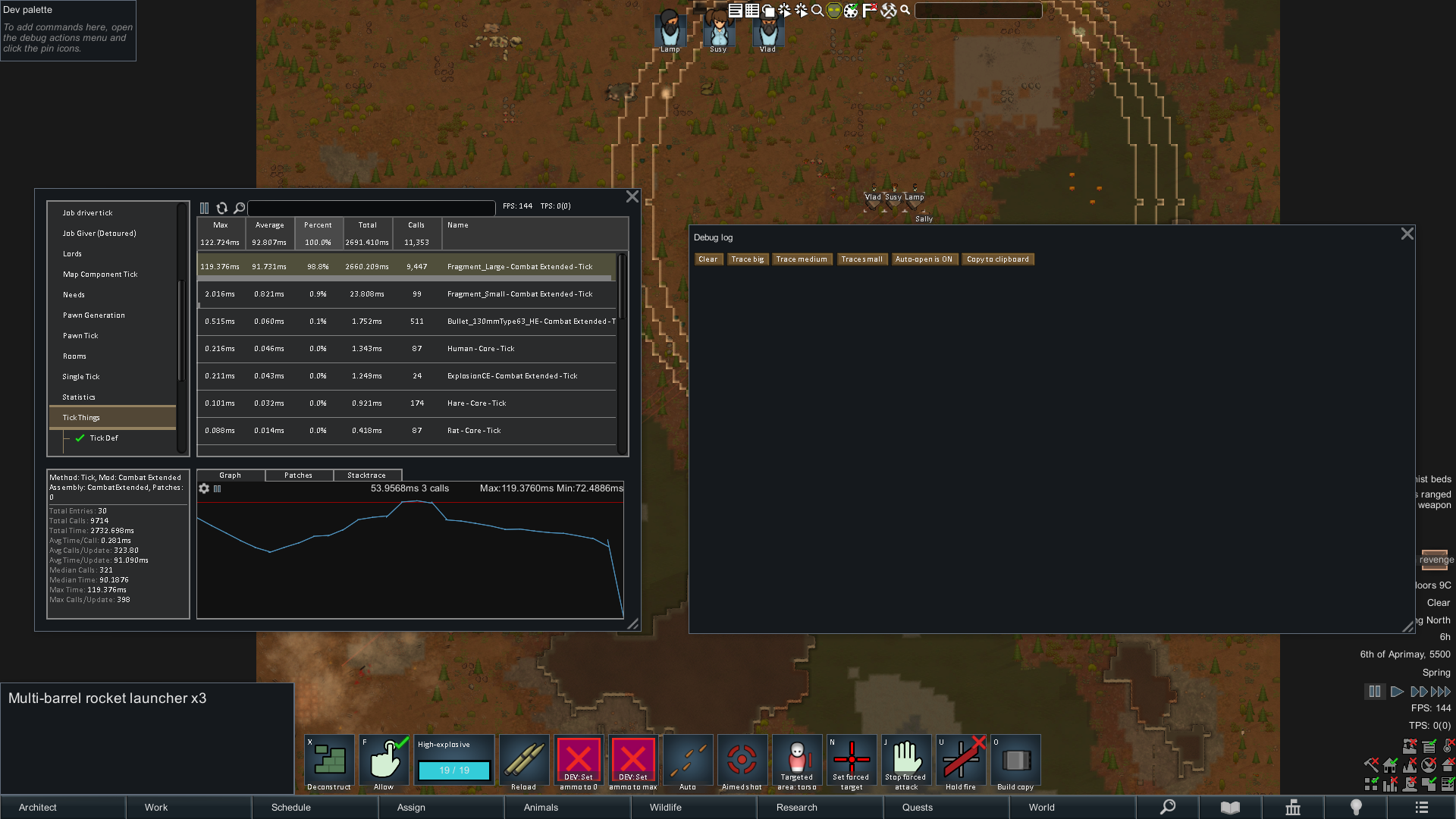The image size is (1456, 819).
Task: Click the performance analyzer search field
Action: coord(372,208)
